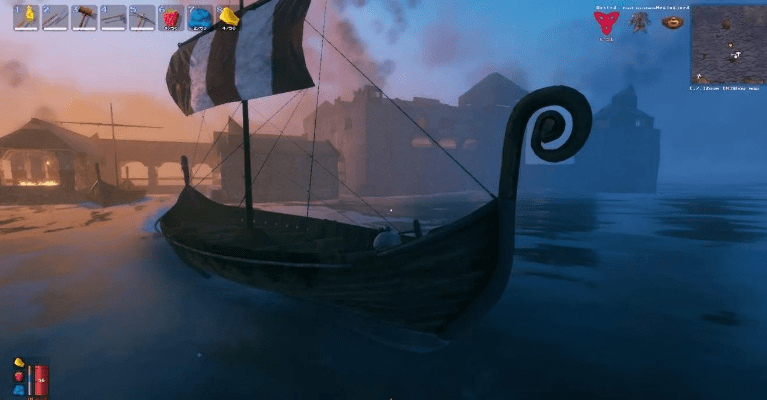767x400 pixels.
Task: Pick the tool in hotbar slot 4
Action: coord(113,17)
